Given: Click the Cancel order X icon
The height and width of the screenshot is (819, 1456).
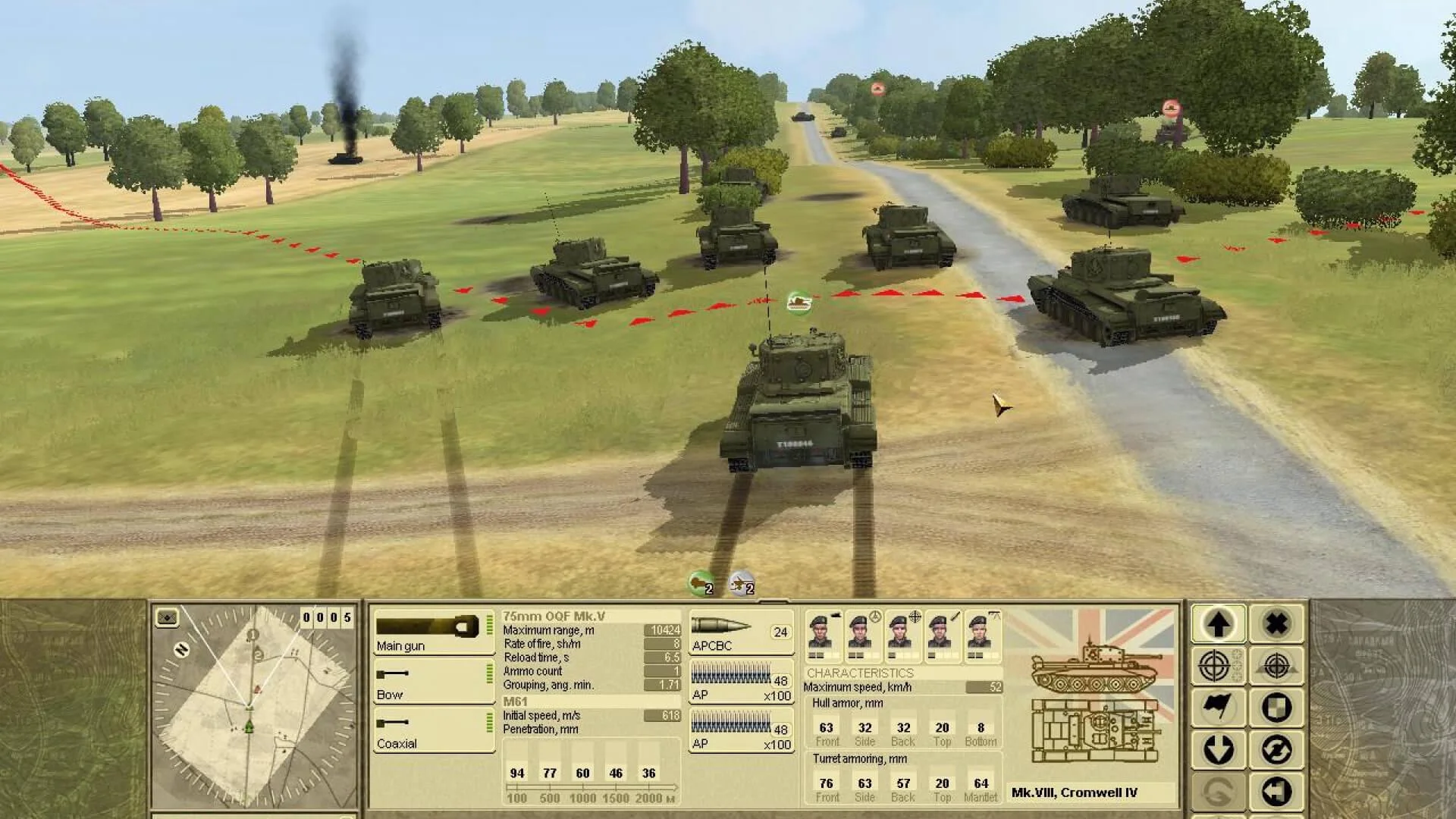Looking at the screenshot, I should [x=1276, y=623].
